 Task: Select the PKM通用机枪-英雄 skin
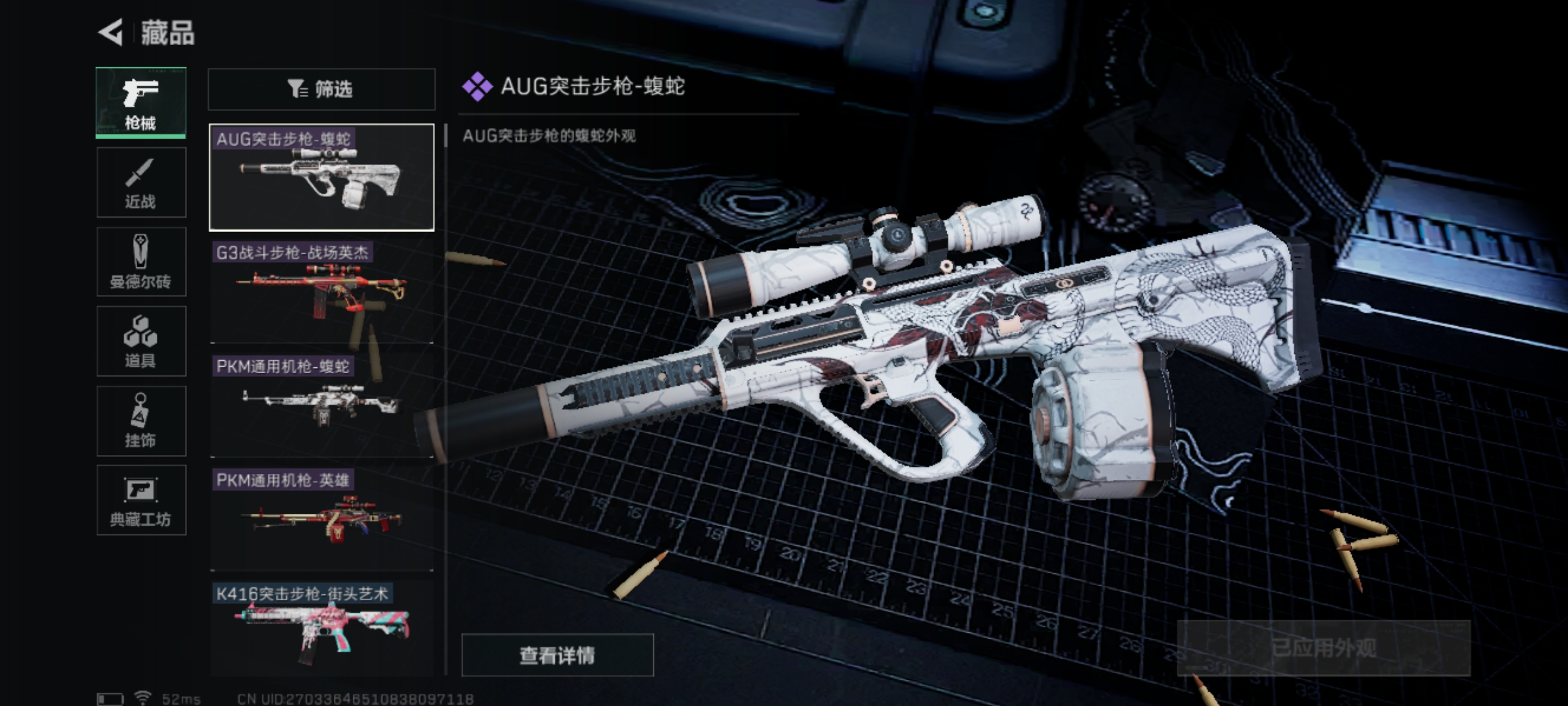coord(321,519)
